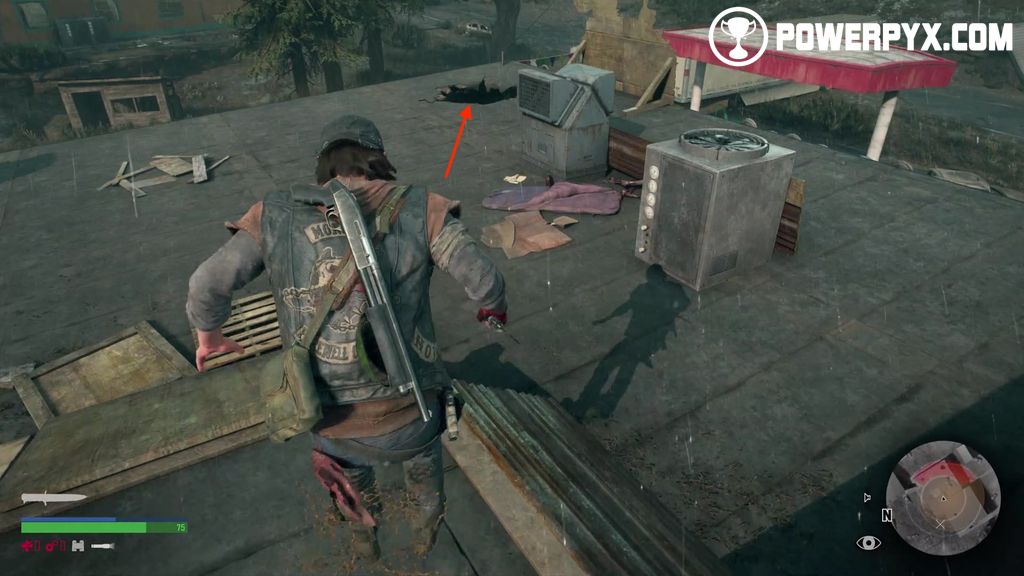Click the binoculars icon

pyautogui.click(x=77, y=545)
